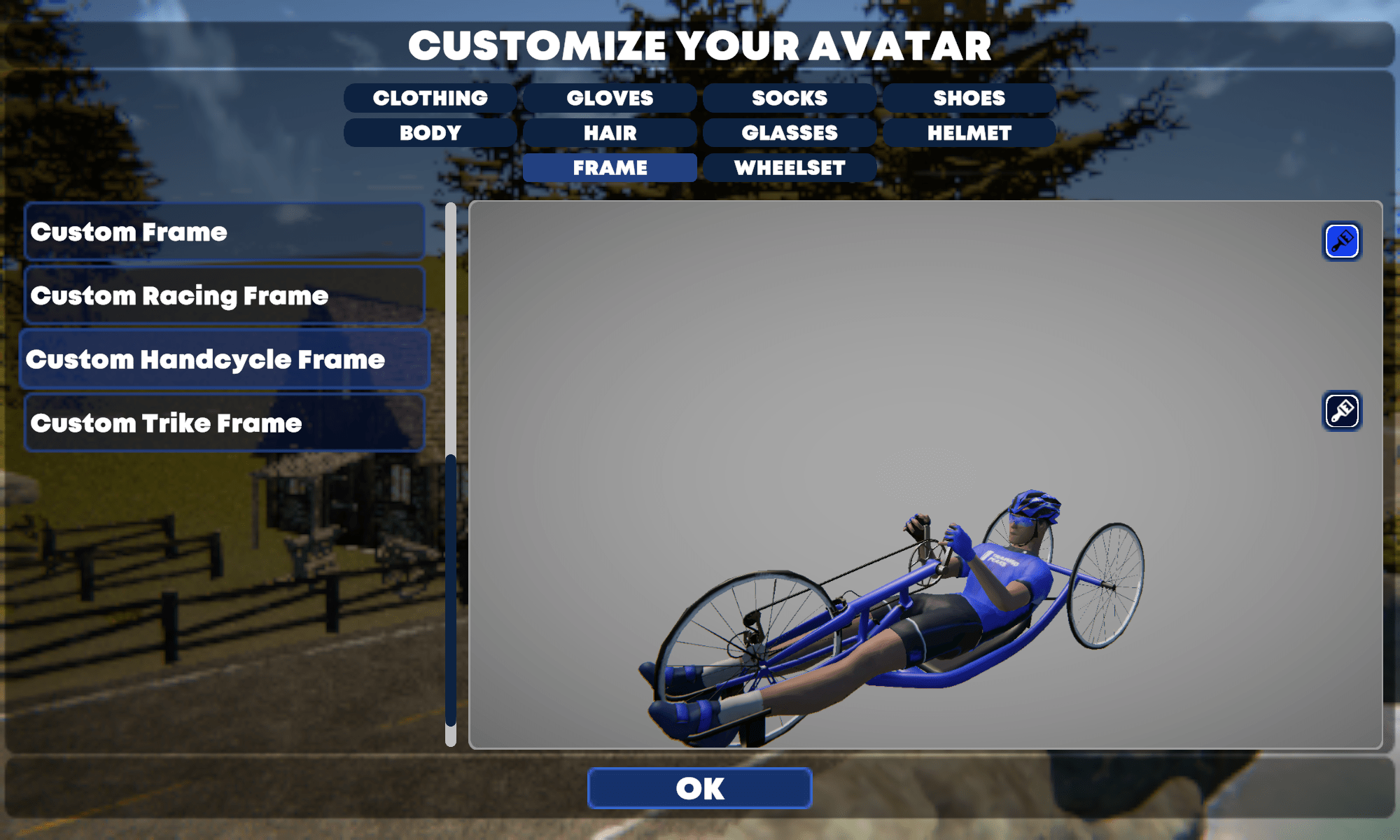Select Custom Racing Frame
1400x840 pixels.
coord(224,295)
